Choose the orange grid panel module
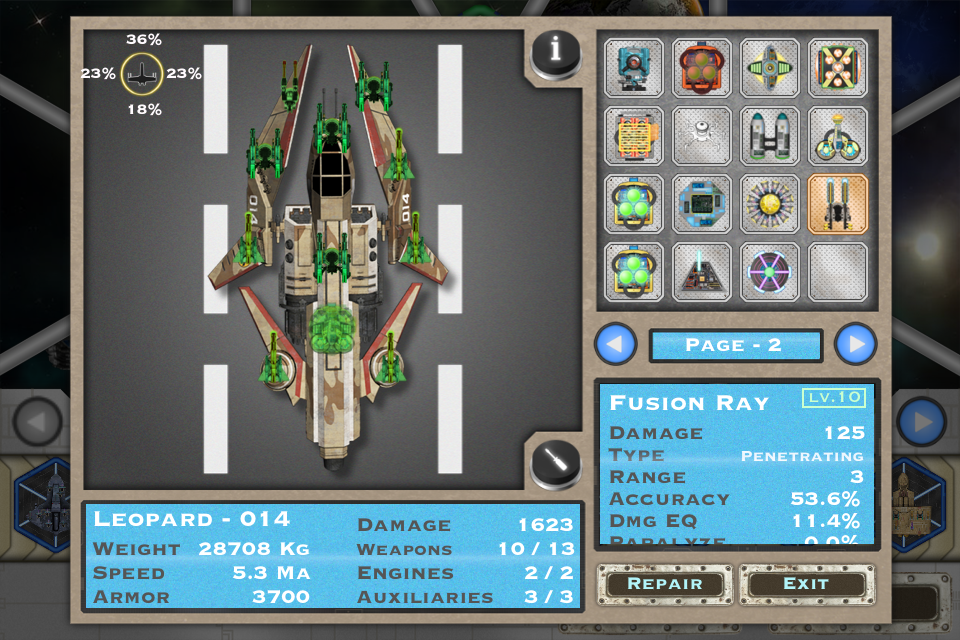The image size is (960, 640). coord(634,136)
